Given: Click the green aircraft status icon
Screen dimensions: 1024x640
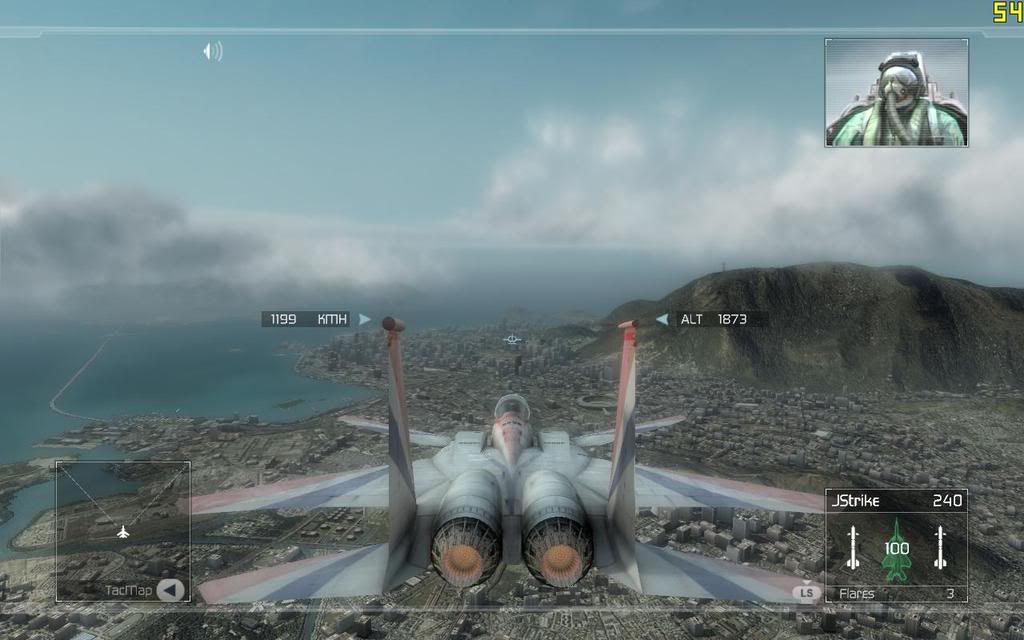Looking at the screenshot, I should pos(896,549).
